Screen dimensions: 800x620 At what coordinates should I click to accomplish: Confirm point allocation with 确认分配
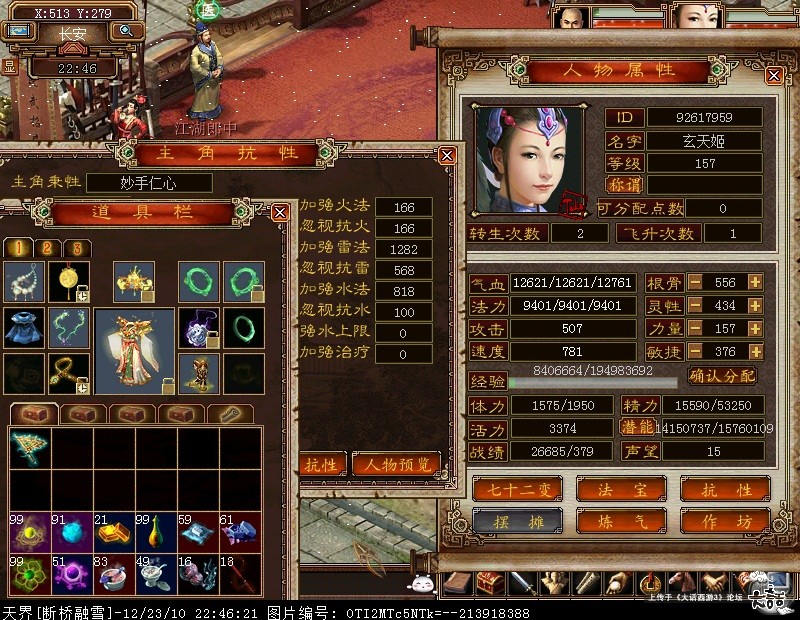(722, 376)
